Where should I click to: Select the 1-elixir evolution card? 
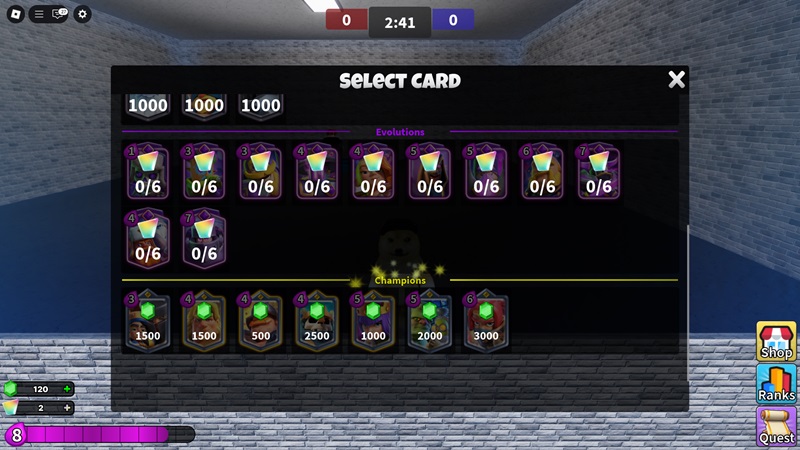point(148,173)
